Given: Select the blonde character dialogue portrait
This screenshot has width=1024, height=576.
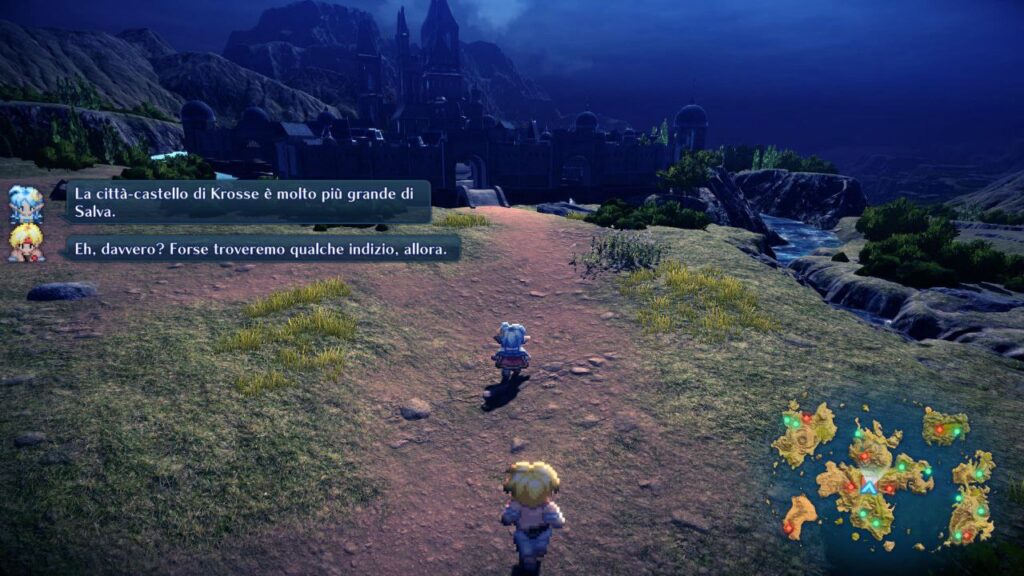Looking at the screenshot, I should click(x=26, y=243).
